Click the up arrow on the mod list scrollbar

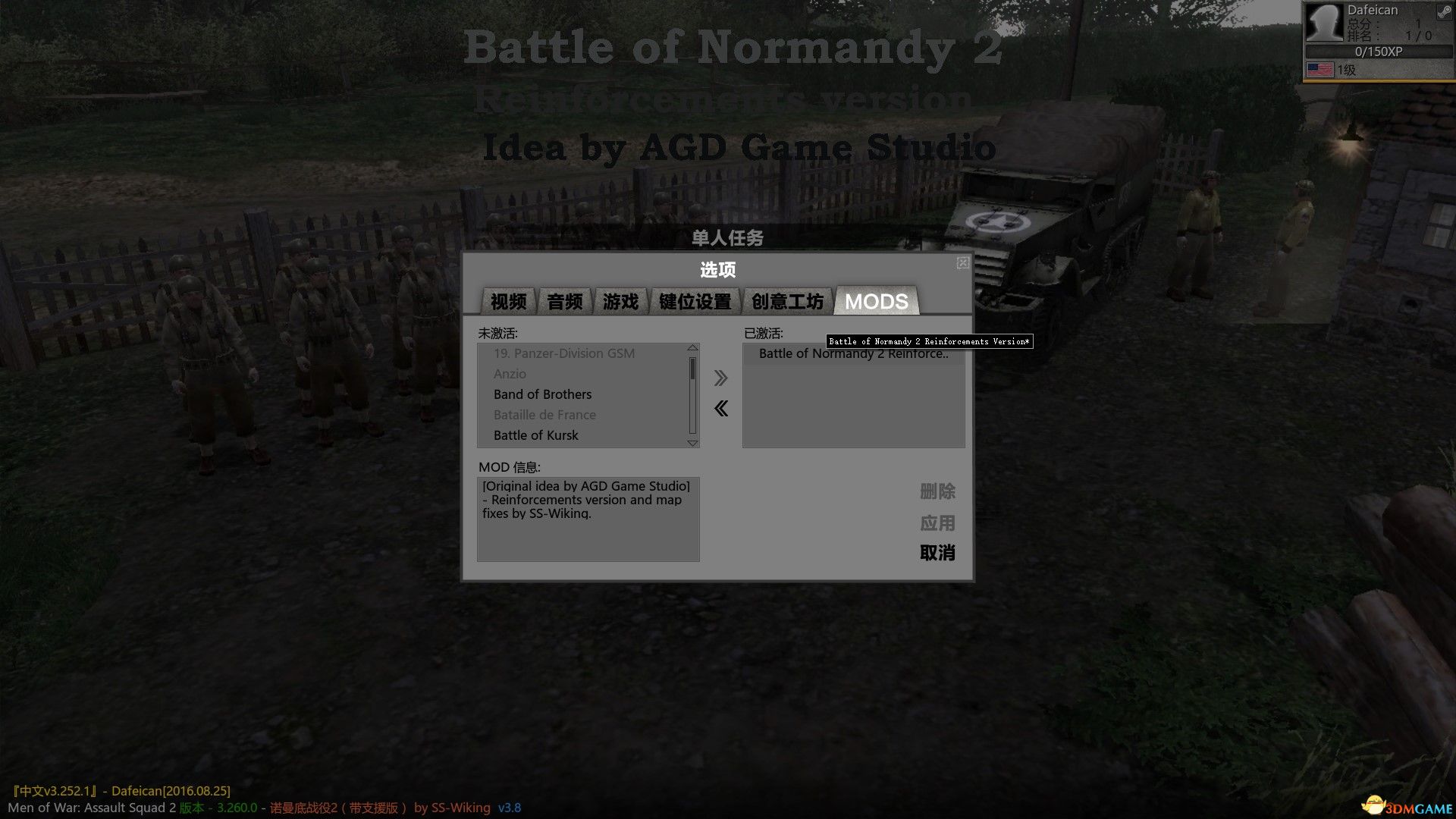pyautogui.click(x=692, y=349)
